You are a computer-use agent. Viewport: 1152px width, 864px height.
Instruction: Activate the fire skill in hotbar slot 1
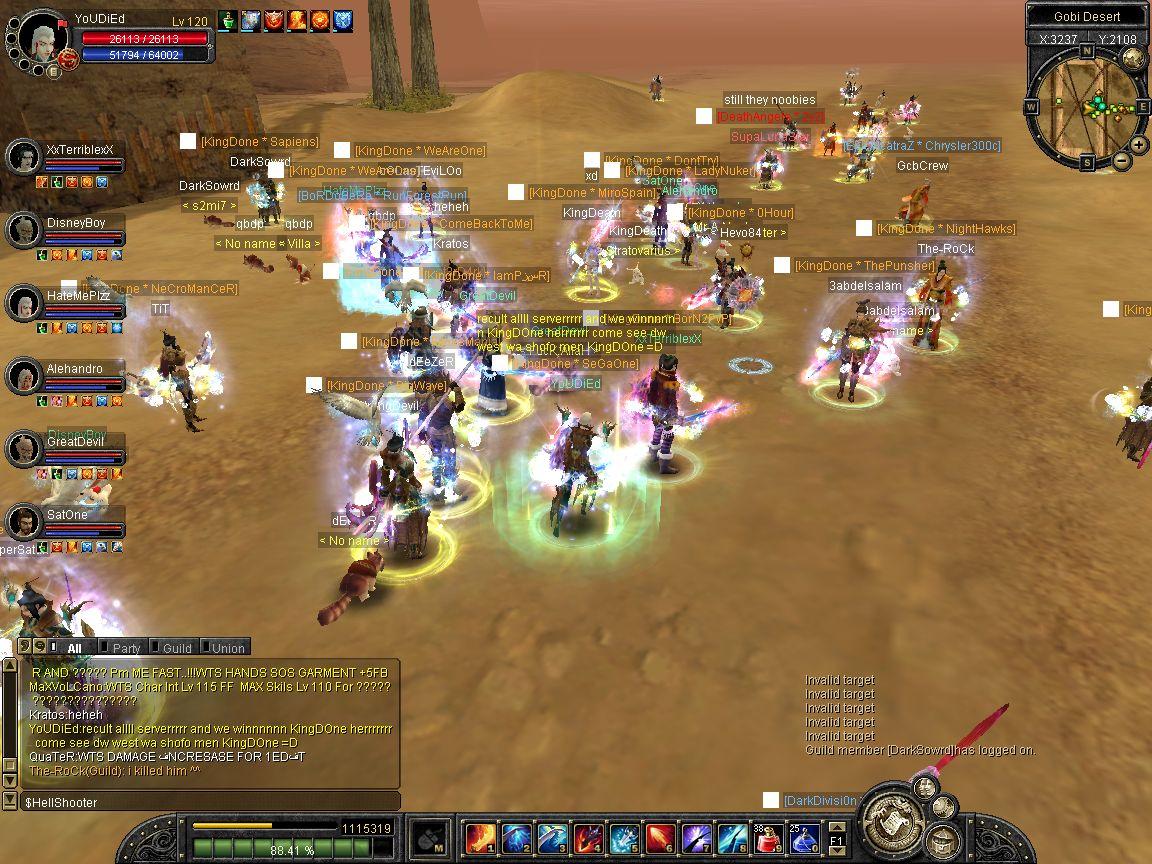[481, 837]
